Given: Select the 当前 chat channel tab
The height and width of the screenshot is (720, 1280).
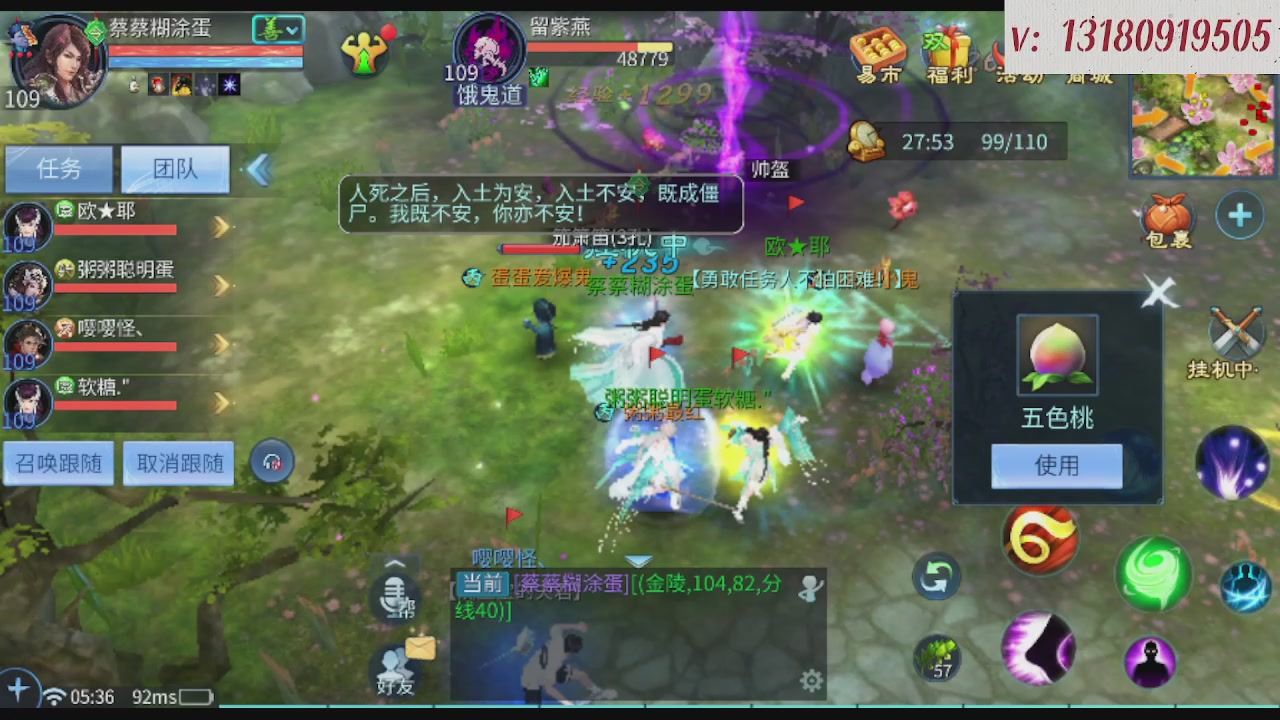Looking at the screenshot, I should click(481, 584).
